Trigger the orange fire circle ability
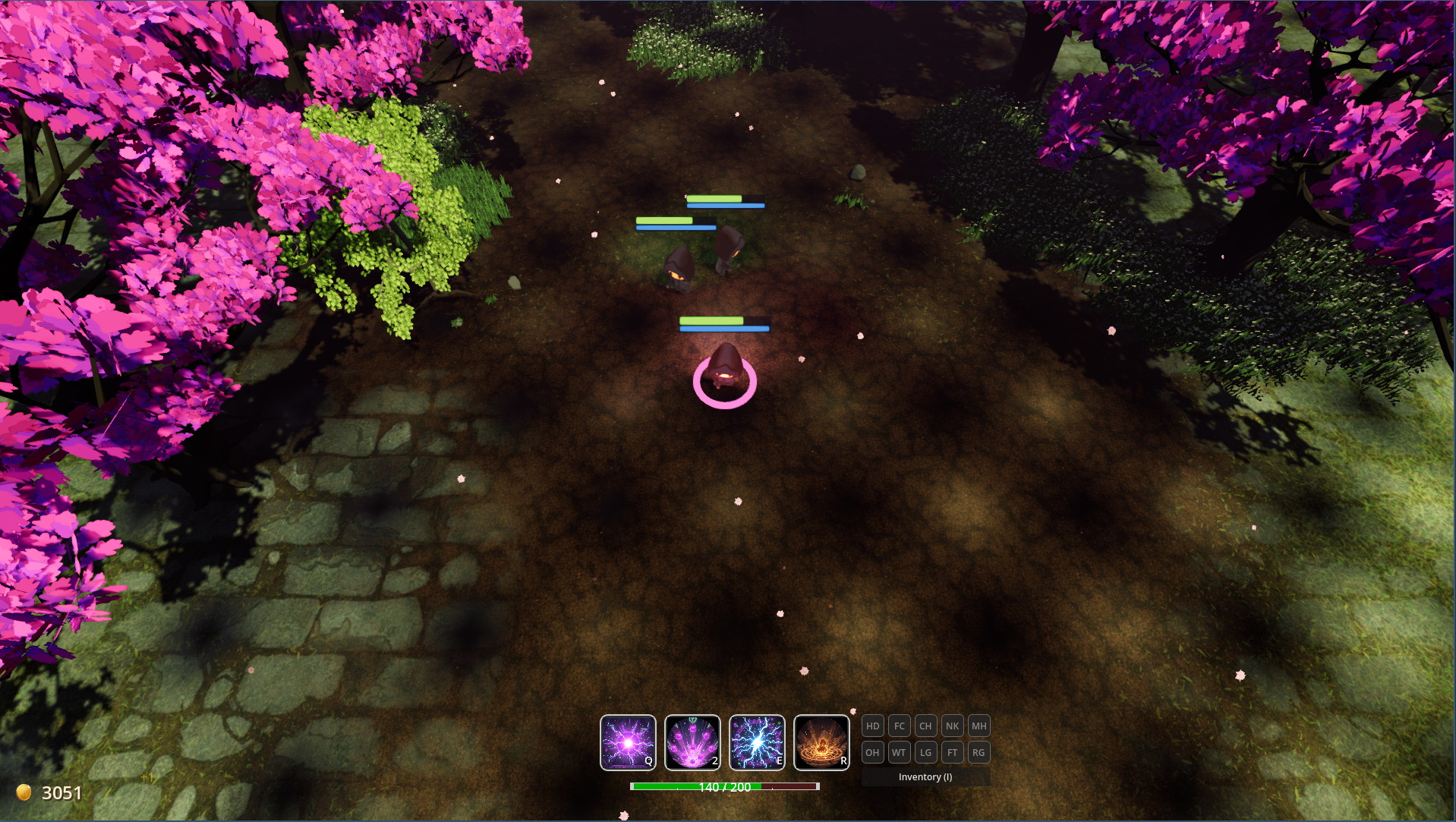Viewport: 1456px width, 822px height. [821, 742]
